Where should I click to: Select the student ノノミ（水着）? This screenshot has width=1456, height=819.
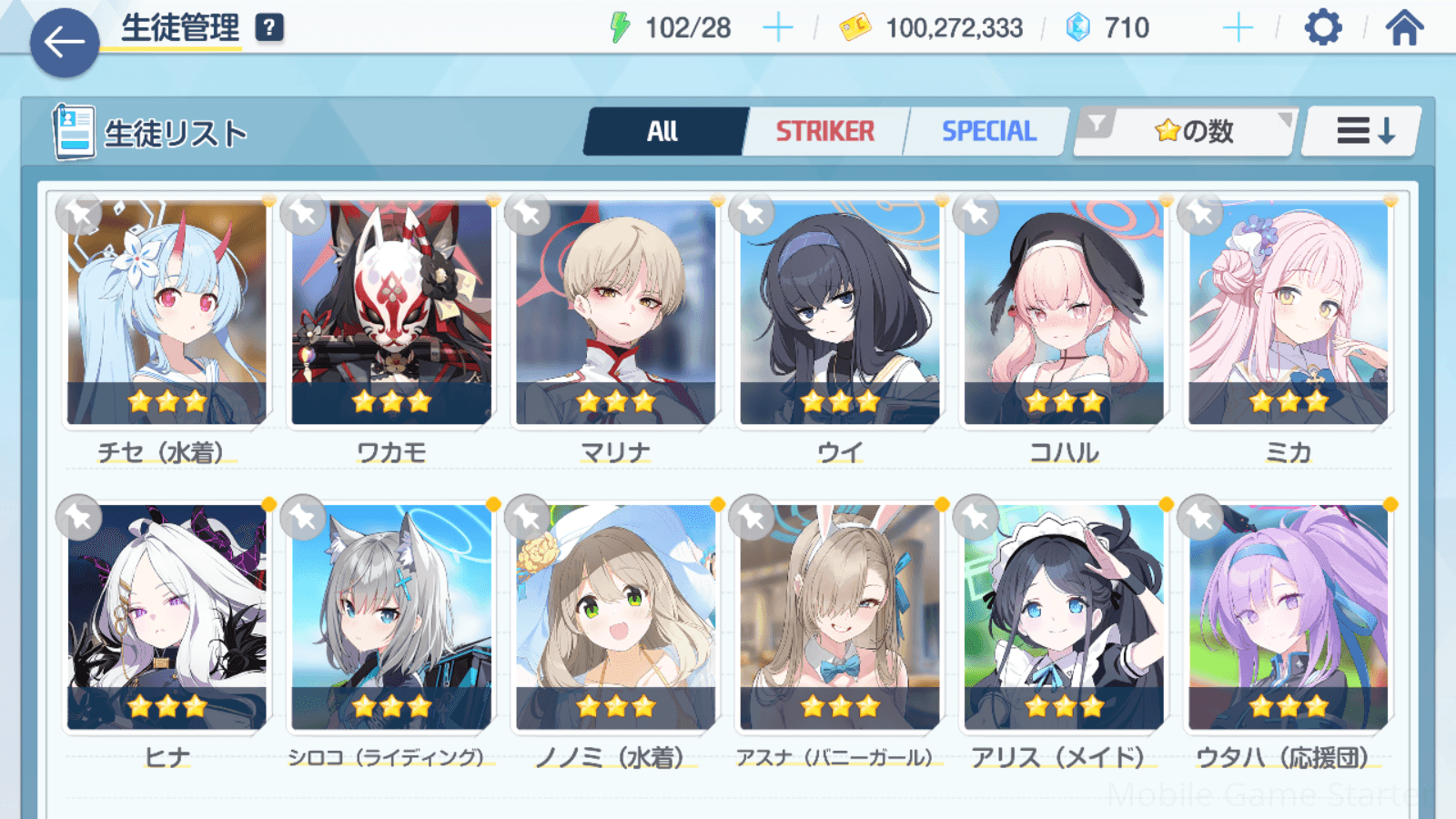615,616
